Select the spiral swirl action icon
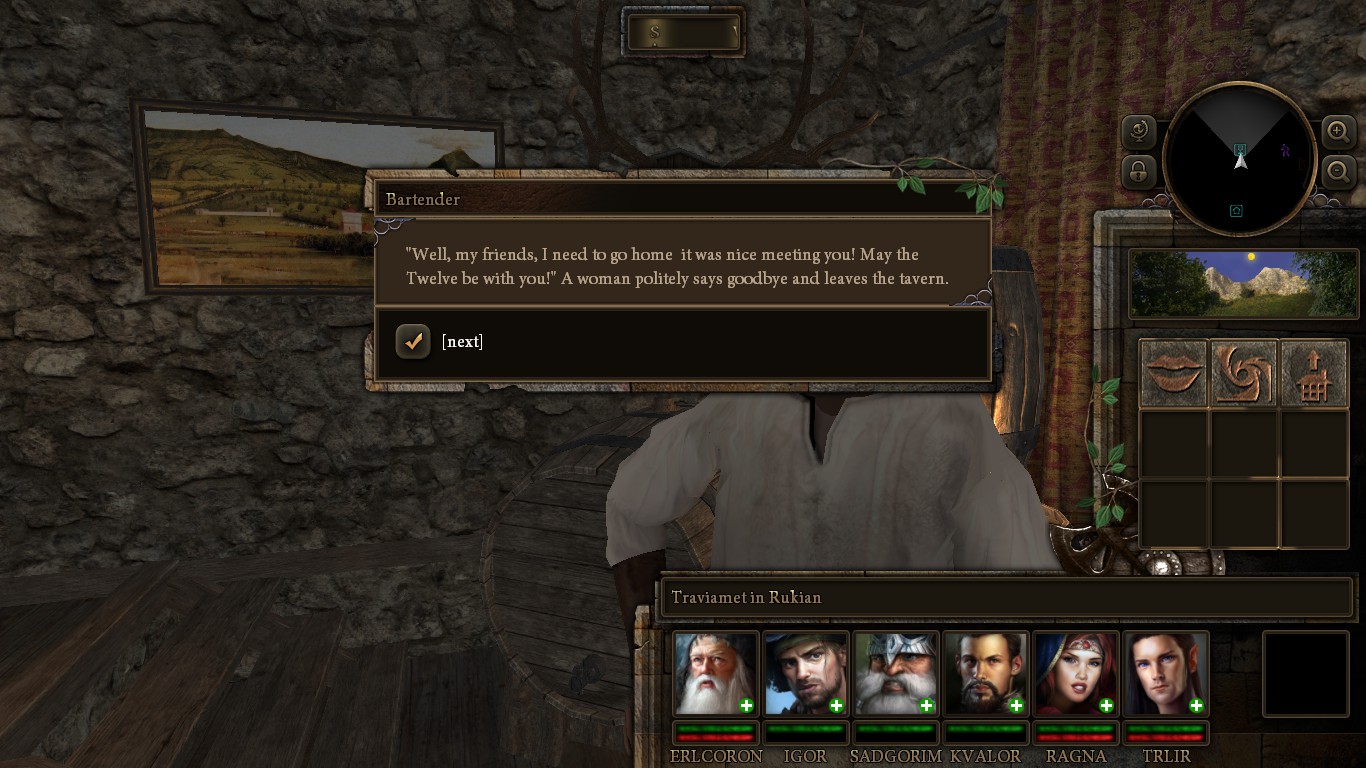The width and height of the screenshot is (1366, 768). (x=1244, y=373)
